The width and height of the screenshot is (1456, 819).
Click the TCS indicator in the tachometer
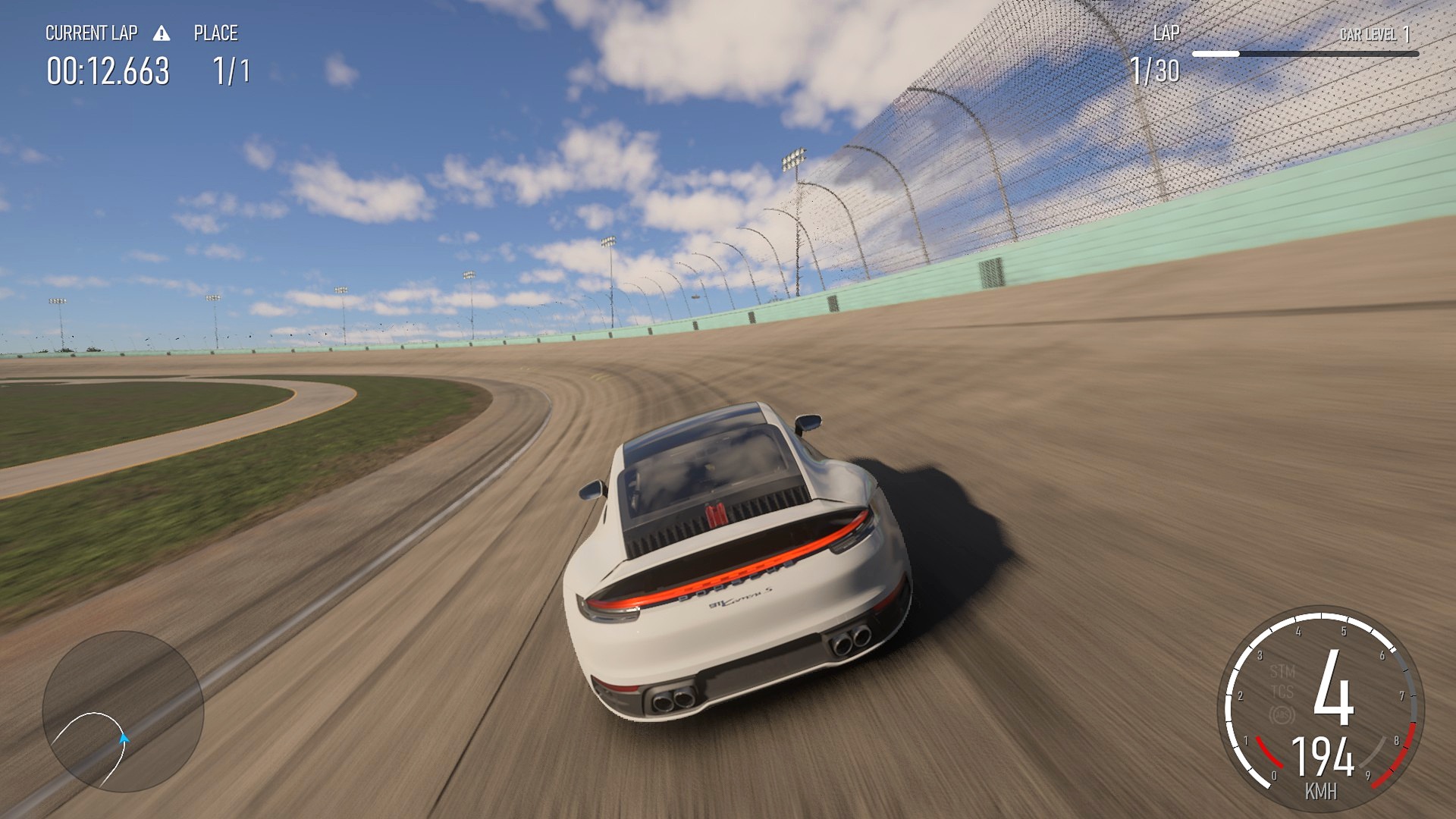1282,692
